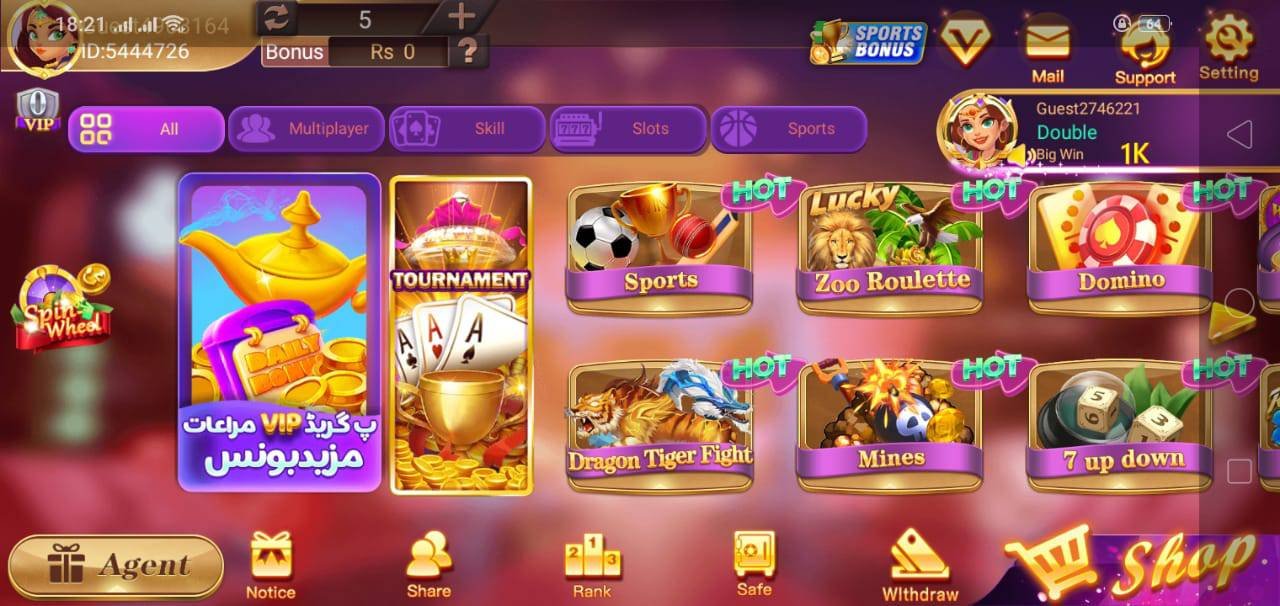Open the Setting gear icon

1228,47
